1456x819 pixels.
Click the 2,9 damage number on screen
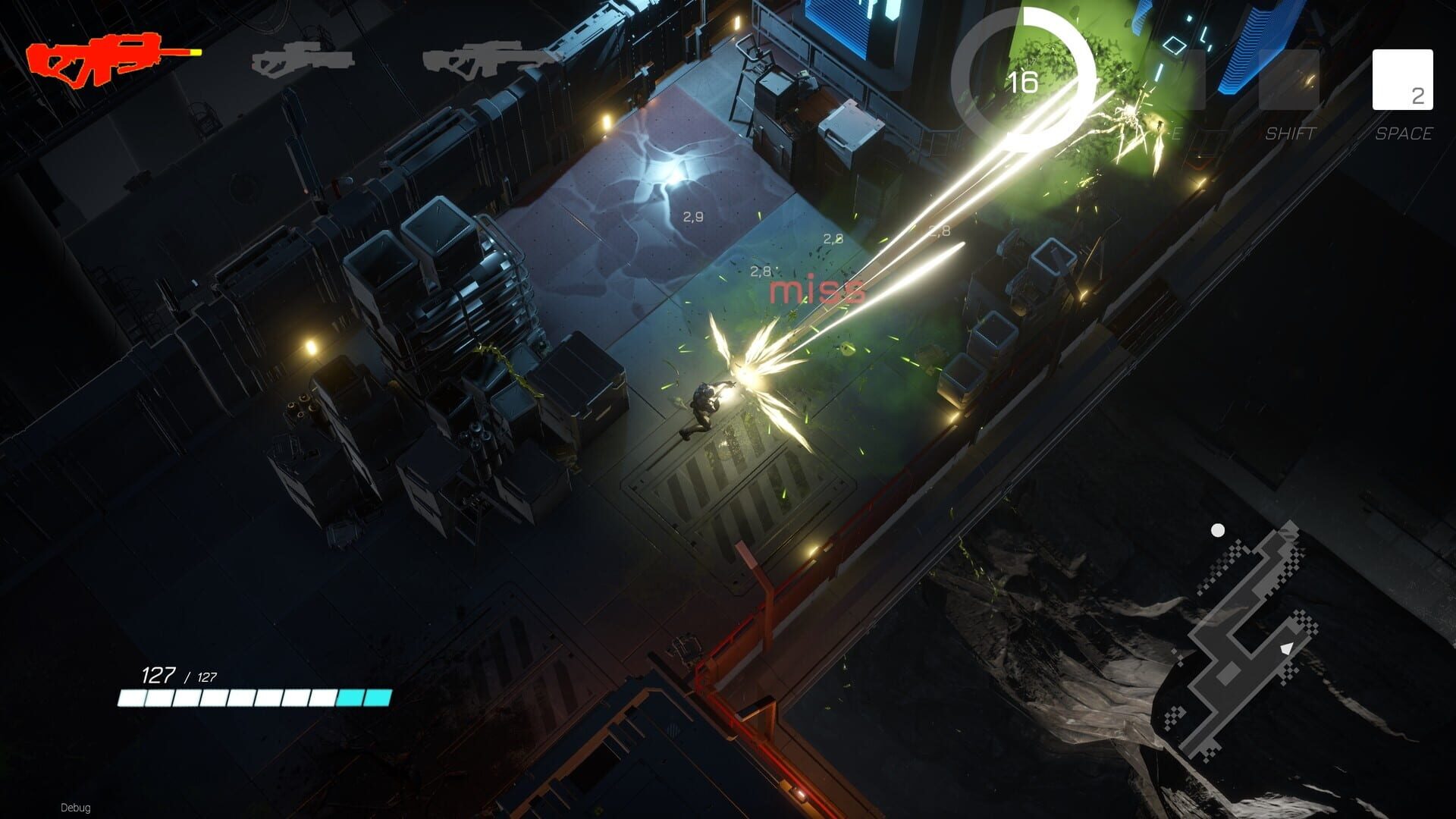(692, 215)
